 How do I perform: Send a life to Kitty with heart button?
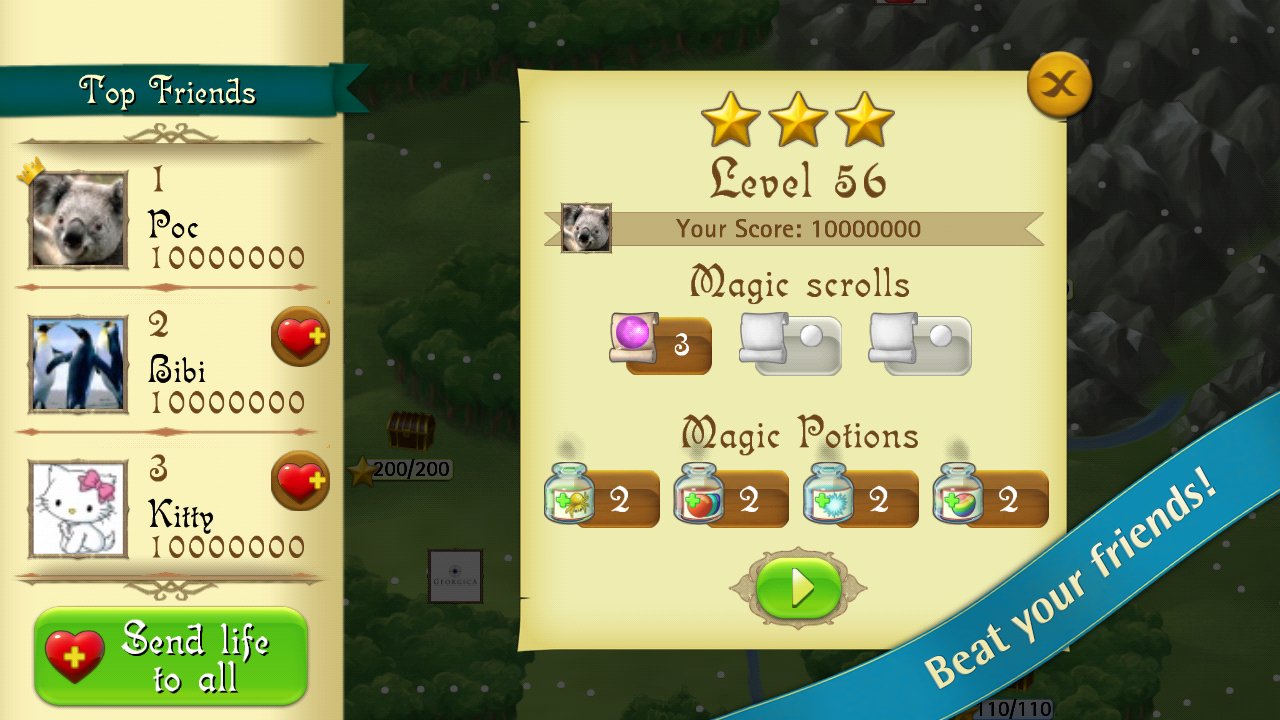click(300, 484)
